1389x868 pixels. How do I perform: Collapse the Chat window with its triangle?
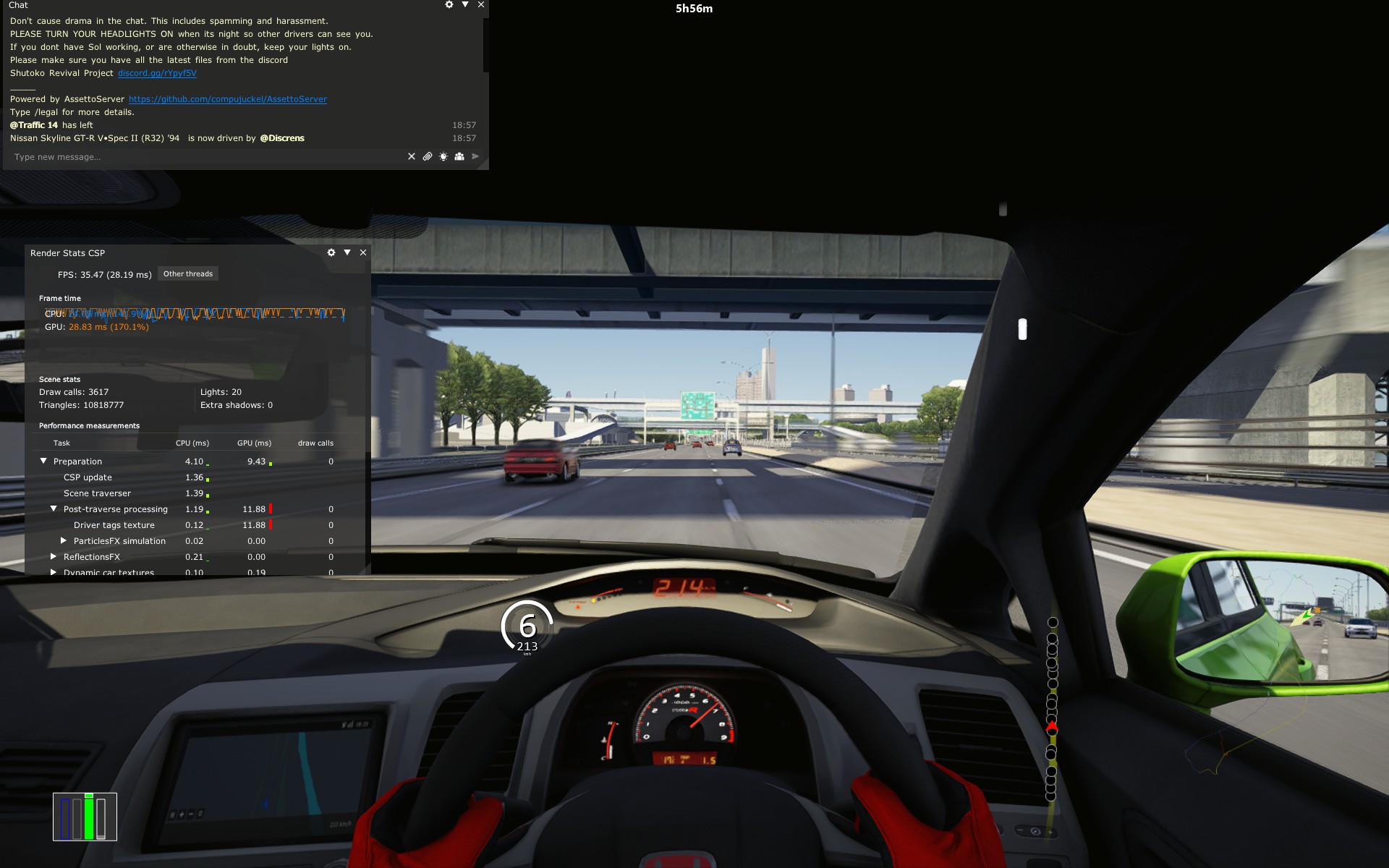465,4
